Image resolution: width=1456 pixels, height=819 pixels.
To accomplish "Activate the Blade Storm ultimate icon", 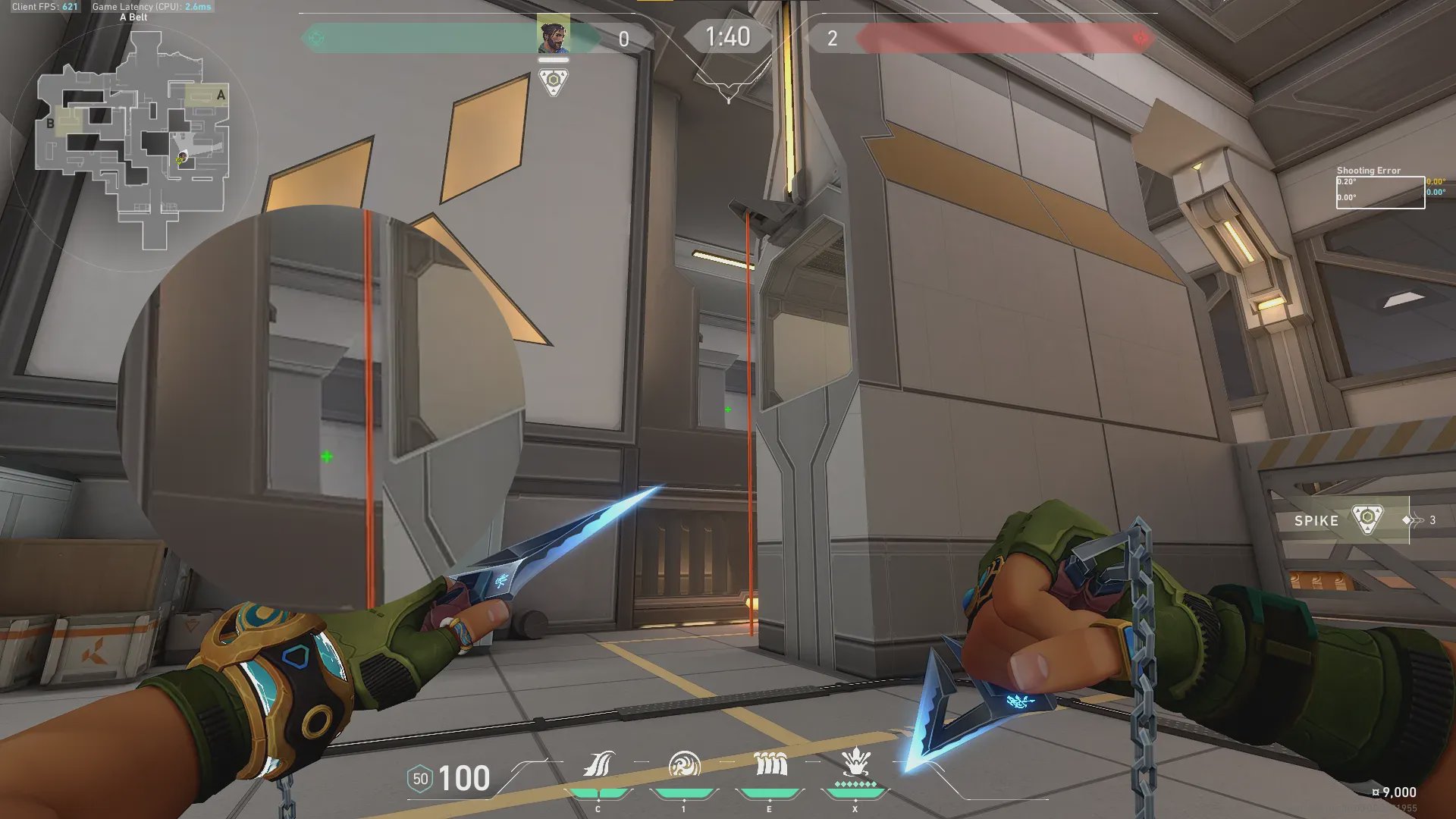I will [x=855, y=763].
